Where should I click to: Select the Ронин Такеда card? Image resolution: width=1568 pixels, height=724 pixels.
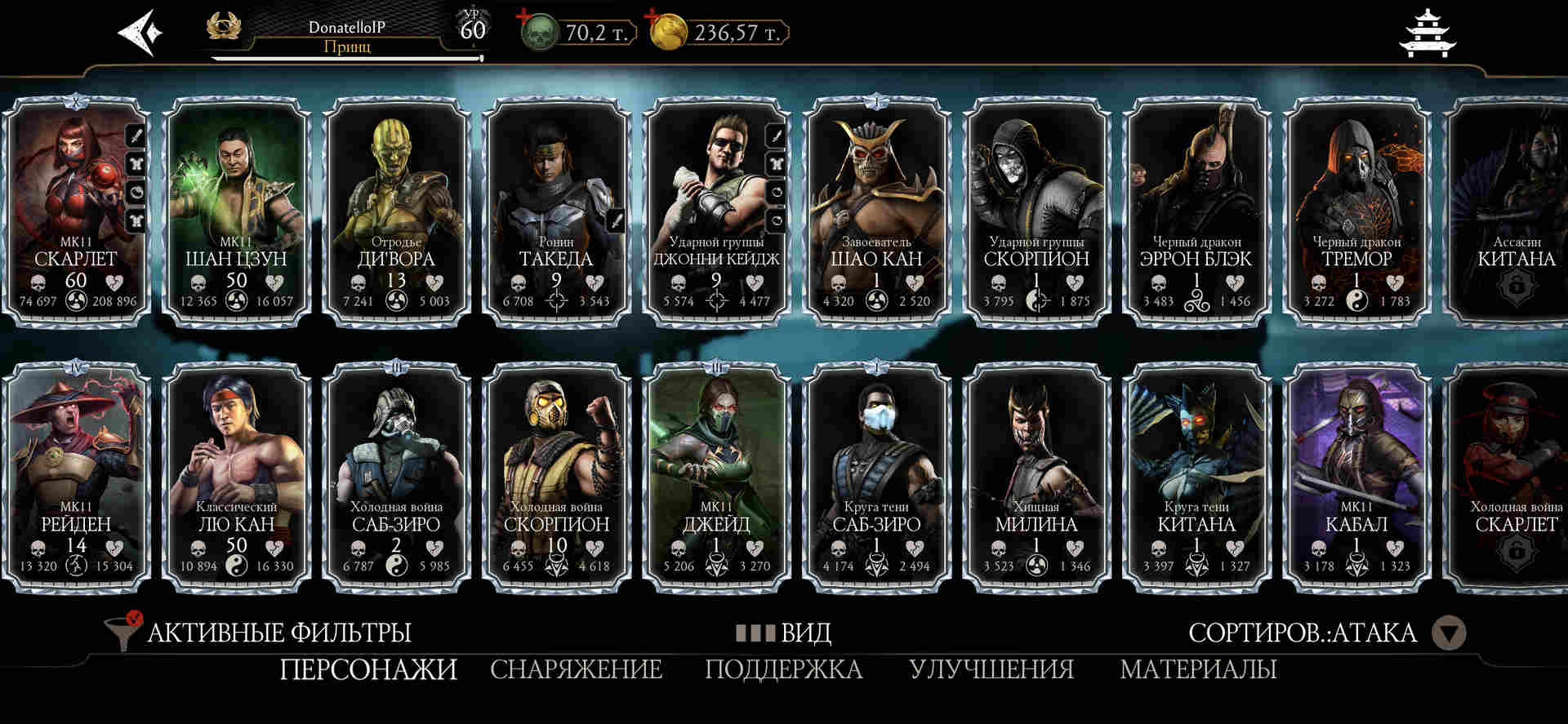tap(556, 212)
